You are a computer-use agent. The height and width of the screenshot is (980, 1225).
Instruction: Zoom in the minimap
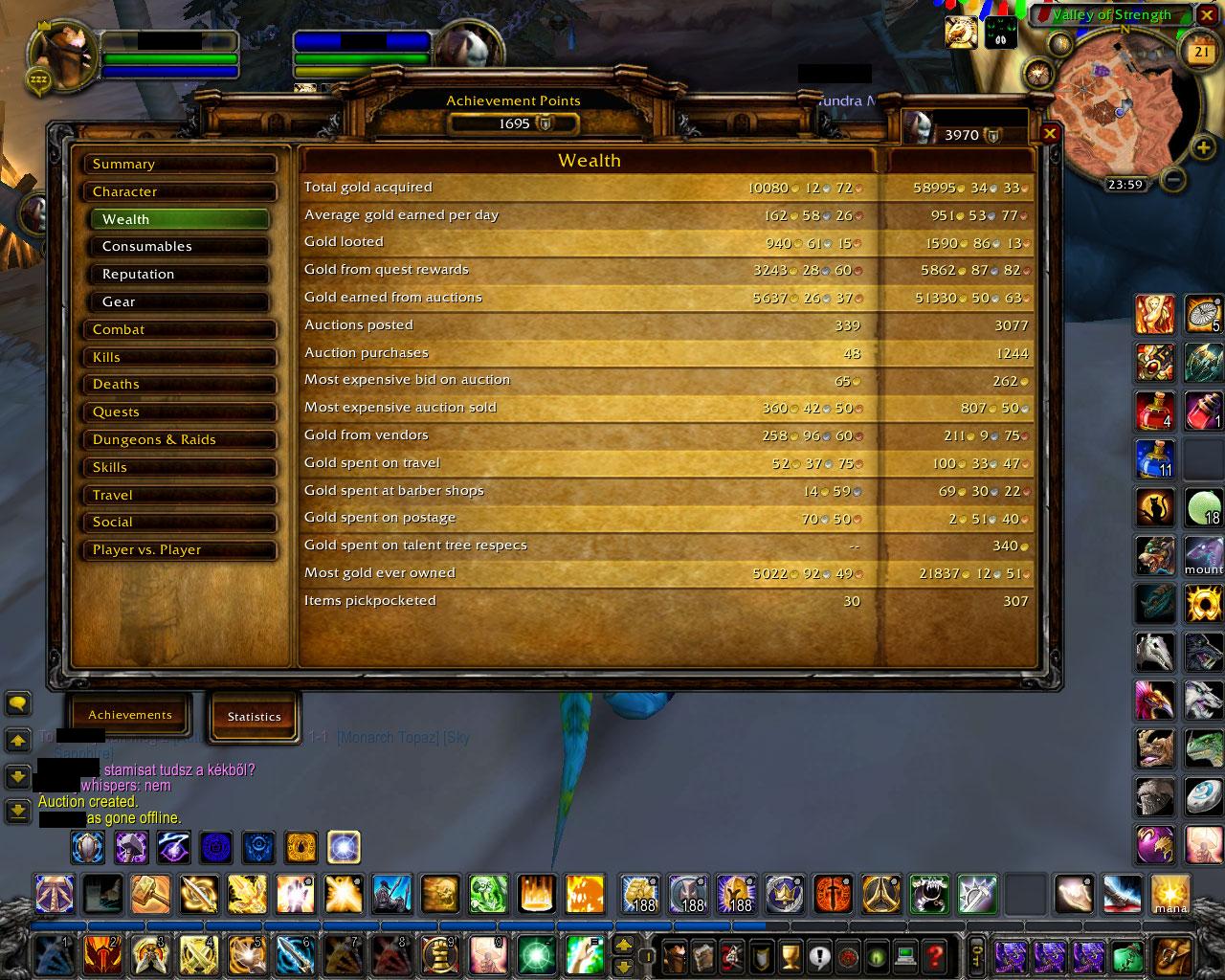(x=1202, y=147)
